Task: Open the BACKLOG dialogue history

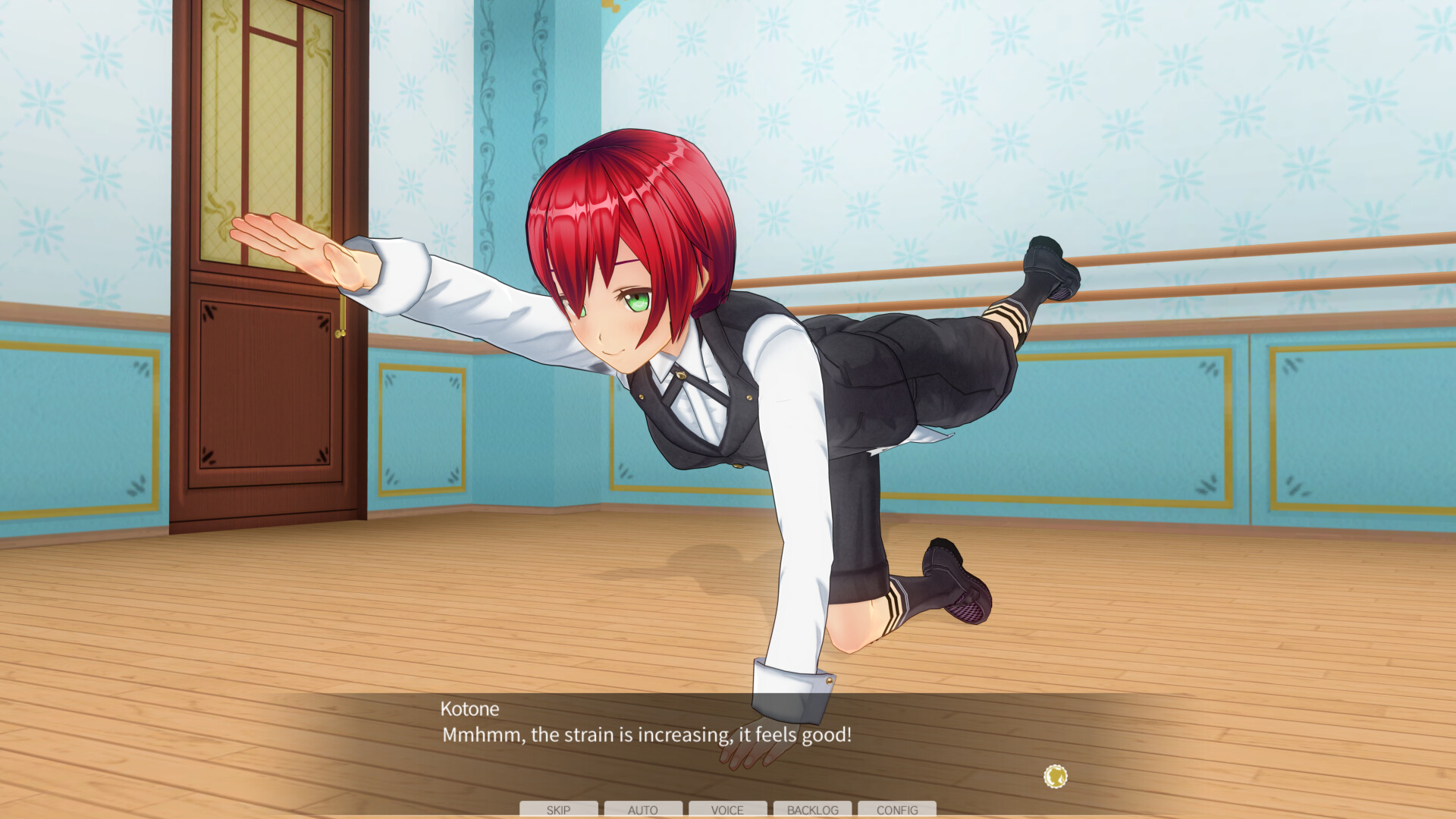Action: [x=812, y=810]
